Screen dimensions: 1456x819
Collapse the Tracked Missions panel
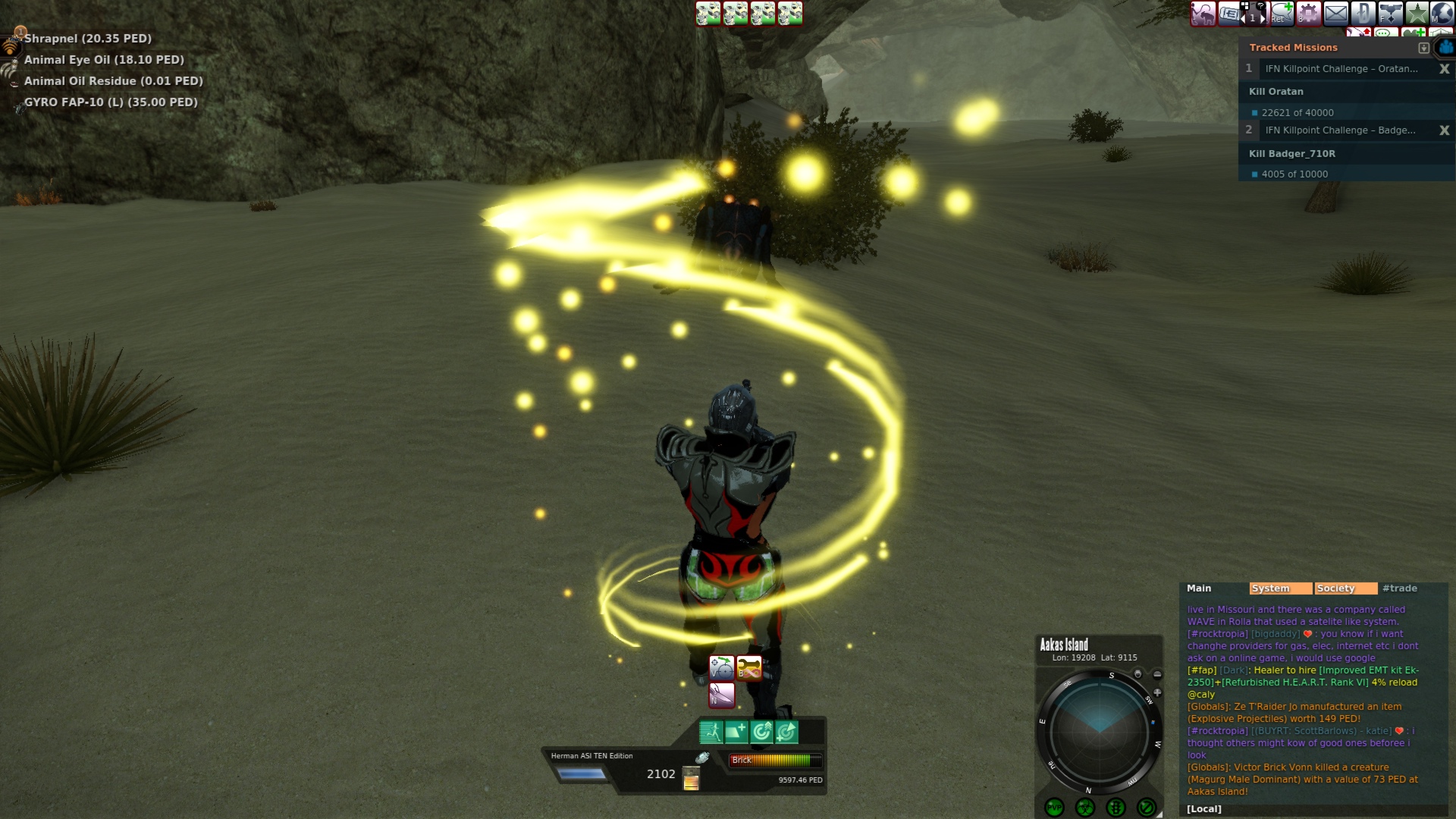(1423, 48)
